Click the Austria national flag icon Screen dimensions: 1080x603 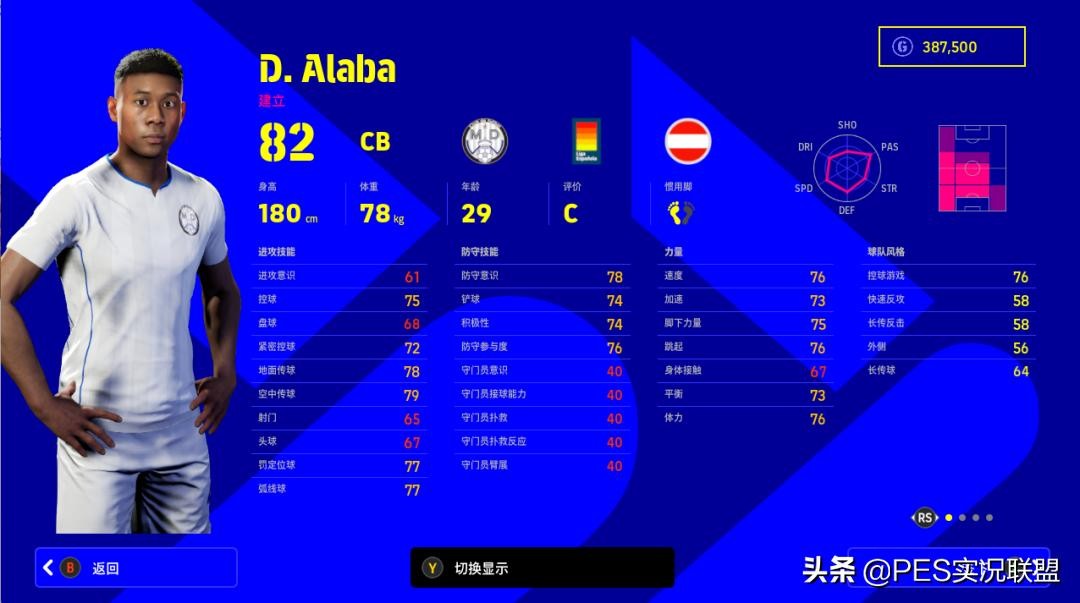click(688, 141)
